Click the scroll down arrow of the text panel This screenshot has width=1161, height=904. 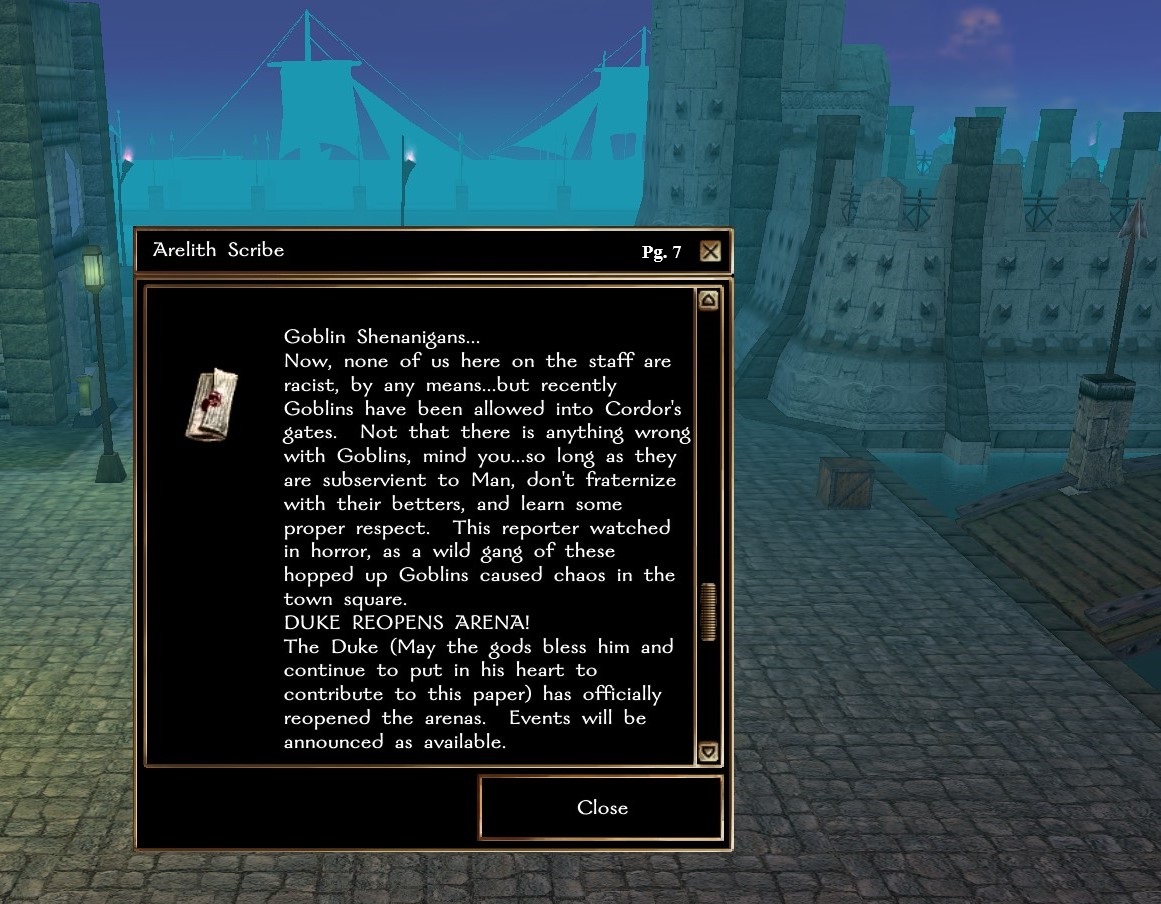[708, 751]
